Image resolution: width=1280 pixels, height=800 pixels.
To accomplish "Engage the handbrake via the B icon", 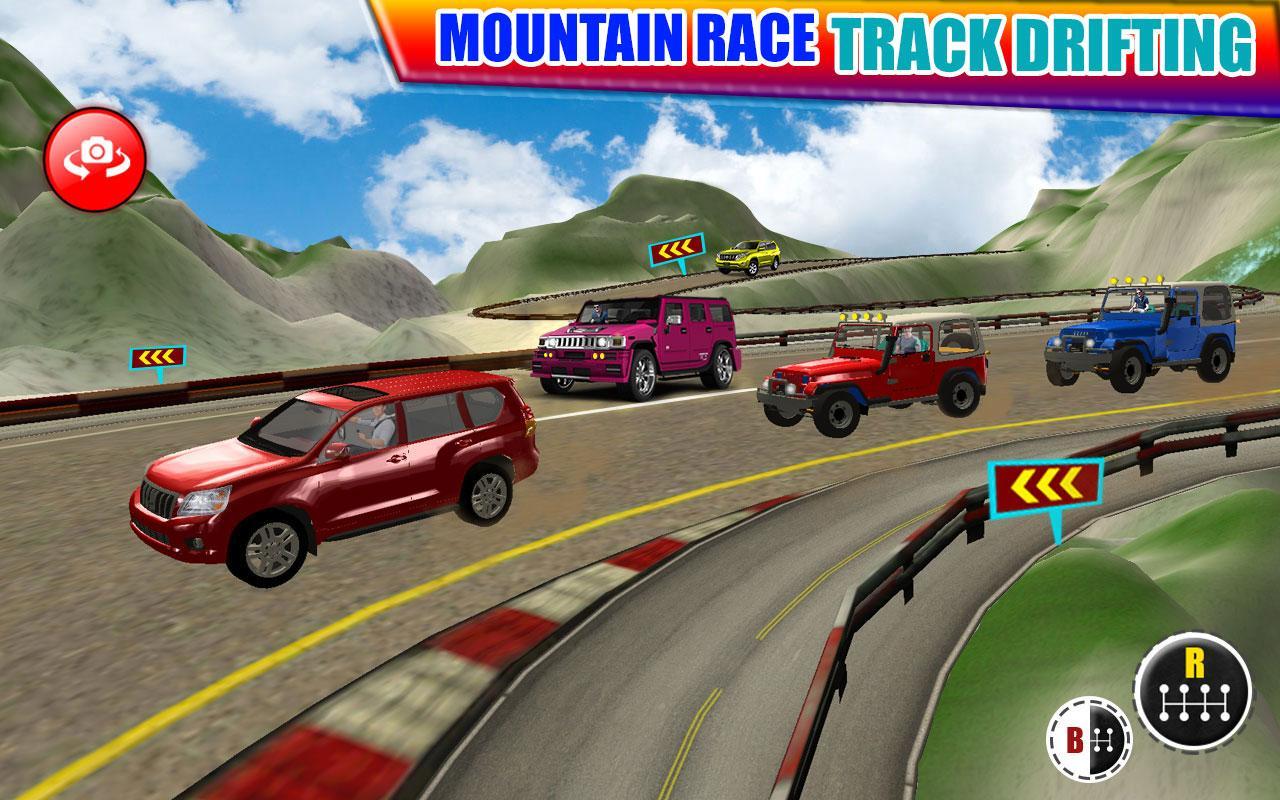I will 1088,738.
